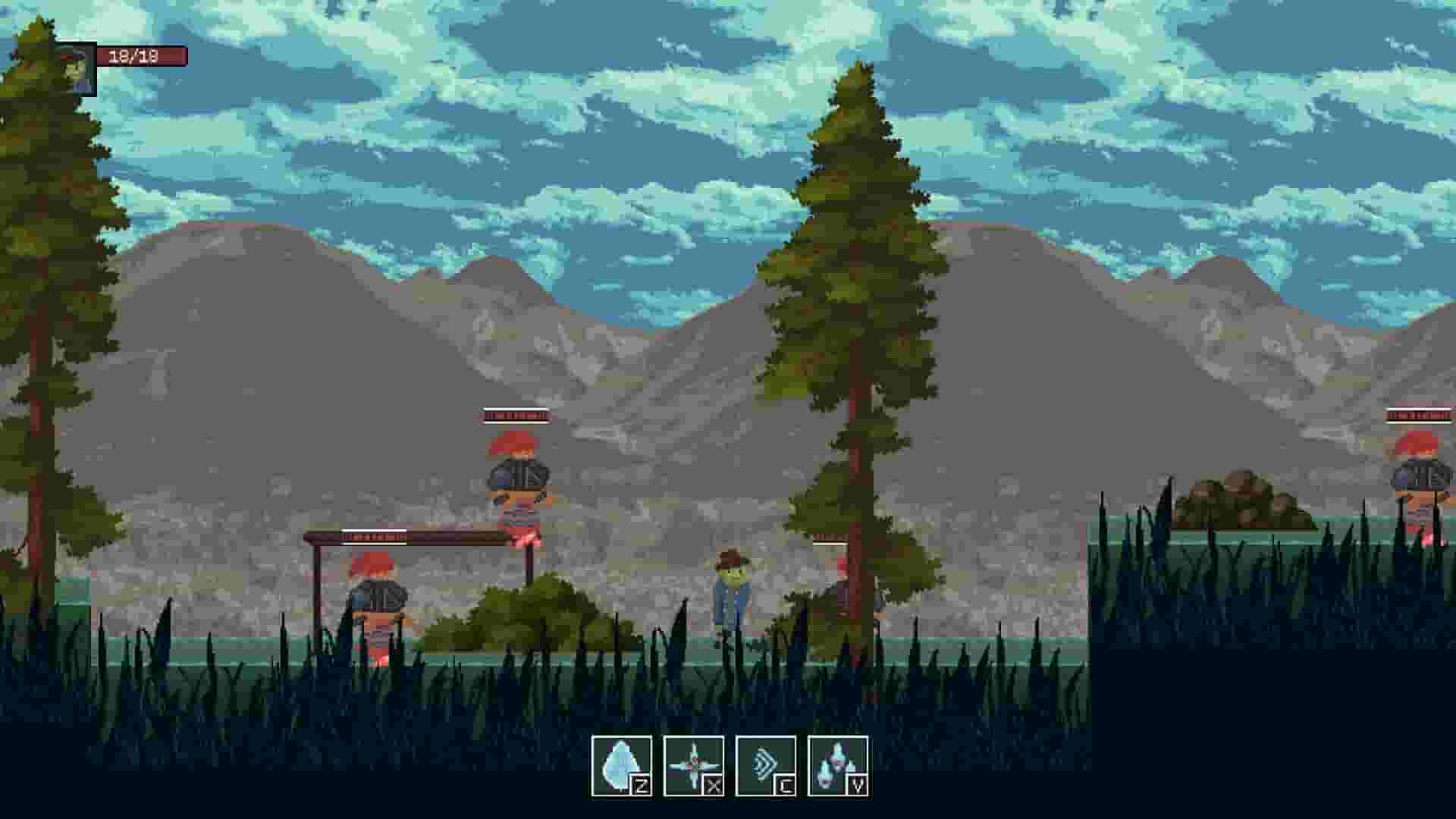Click the enemy health bar above the flying creature
The width and height of the screenshot is (1456, 819).
point(515,415)
